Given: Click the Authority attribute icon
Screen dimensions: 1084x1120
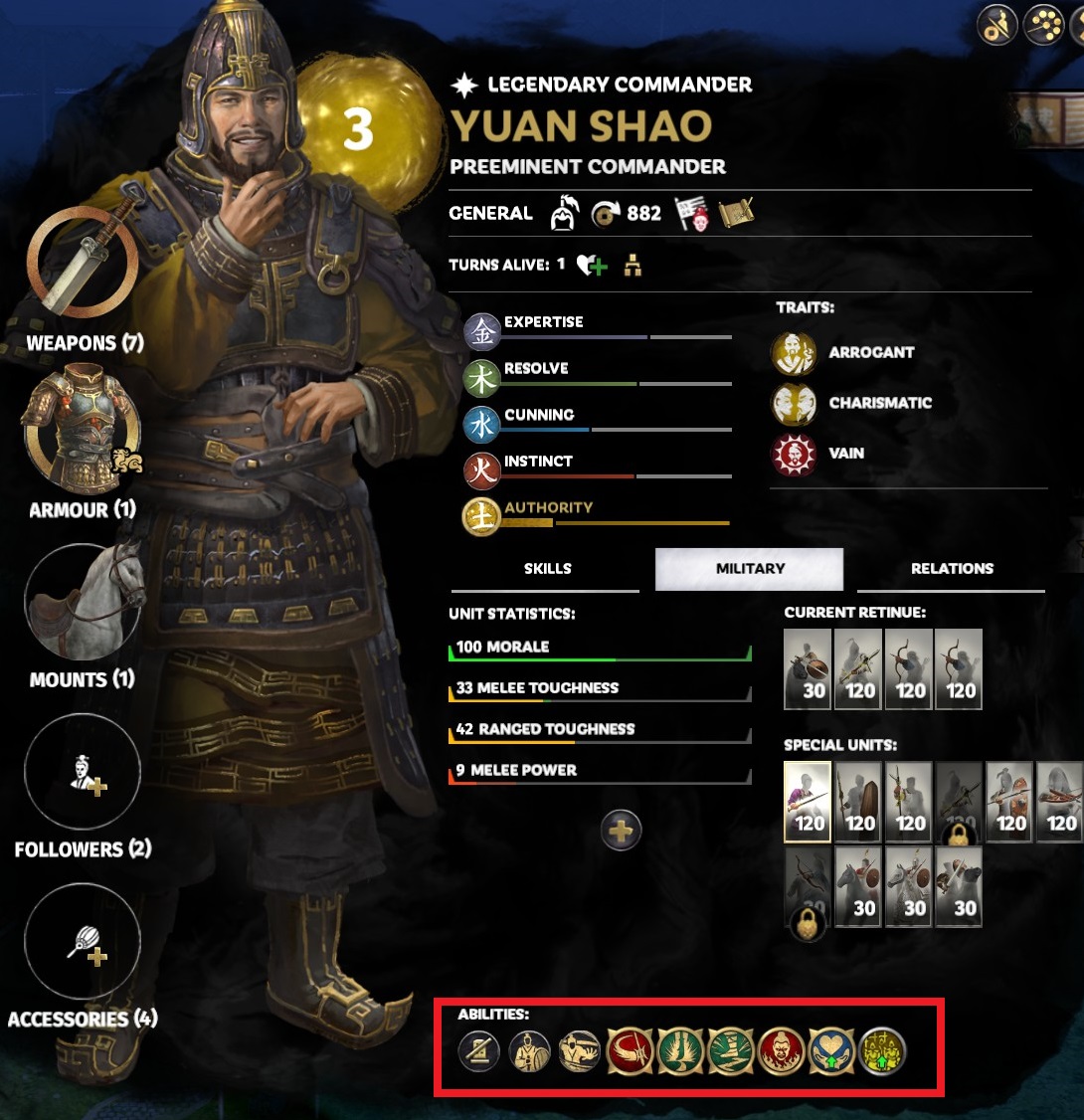Looking at the screenshot, I should [482, 517].
